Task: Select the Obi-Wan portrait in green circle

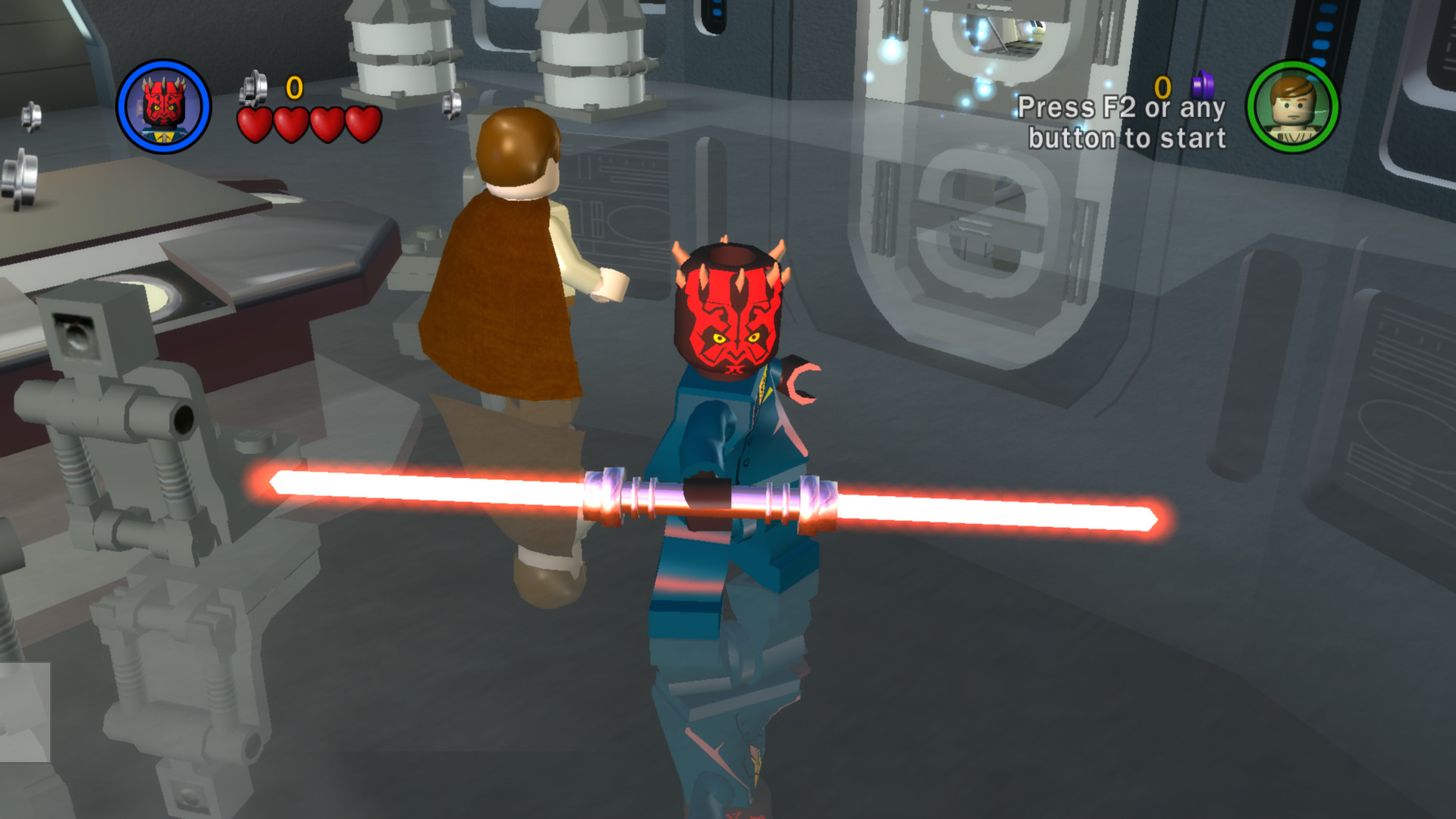Action: click(x=1291, y=108)
